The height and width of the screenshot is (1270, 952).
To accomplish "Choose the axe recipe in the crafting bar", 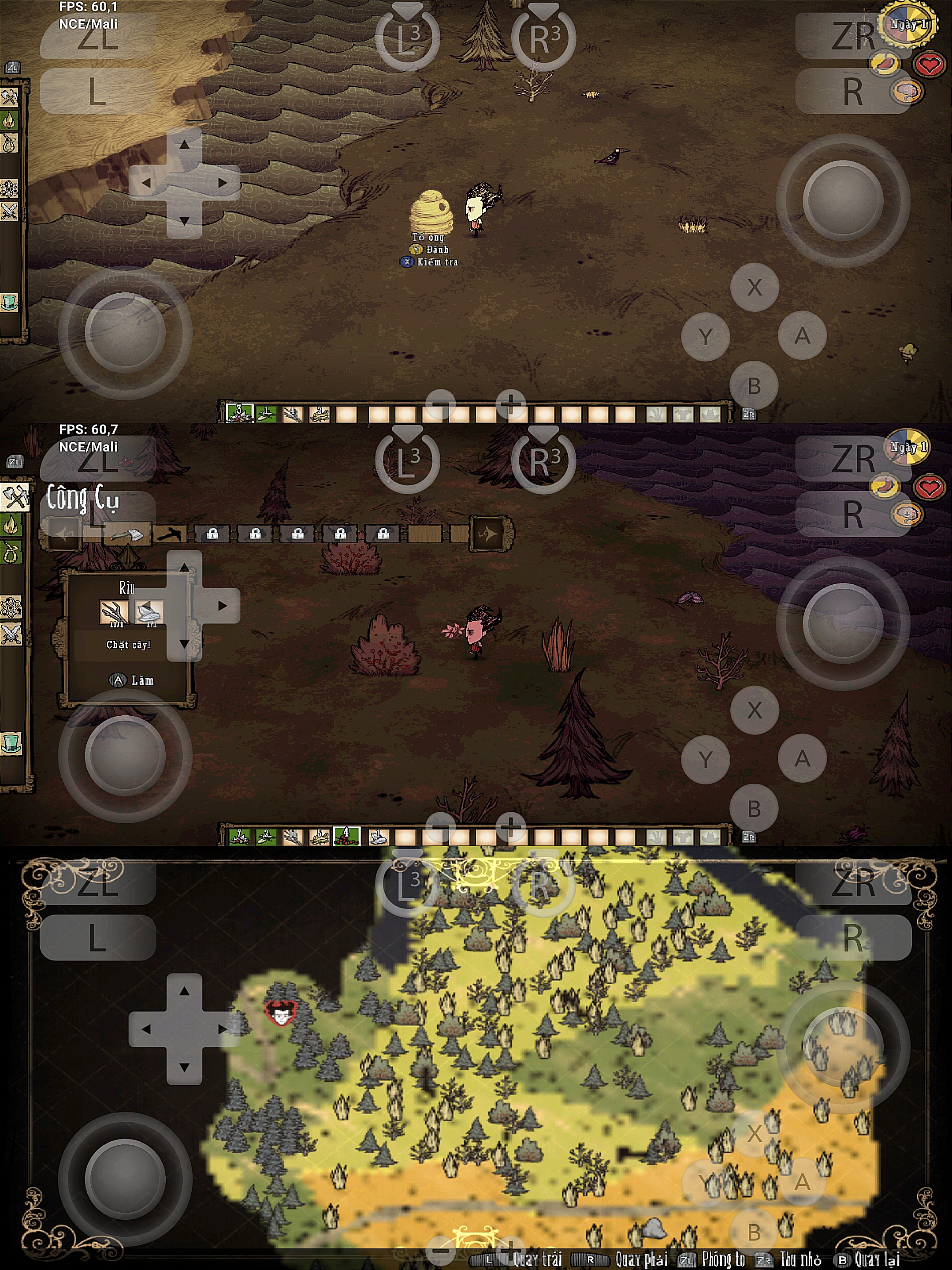I will coord(127,534).
